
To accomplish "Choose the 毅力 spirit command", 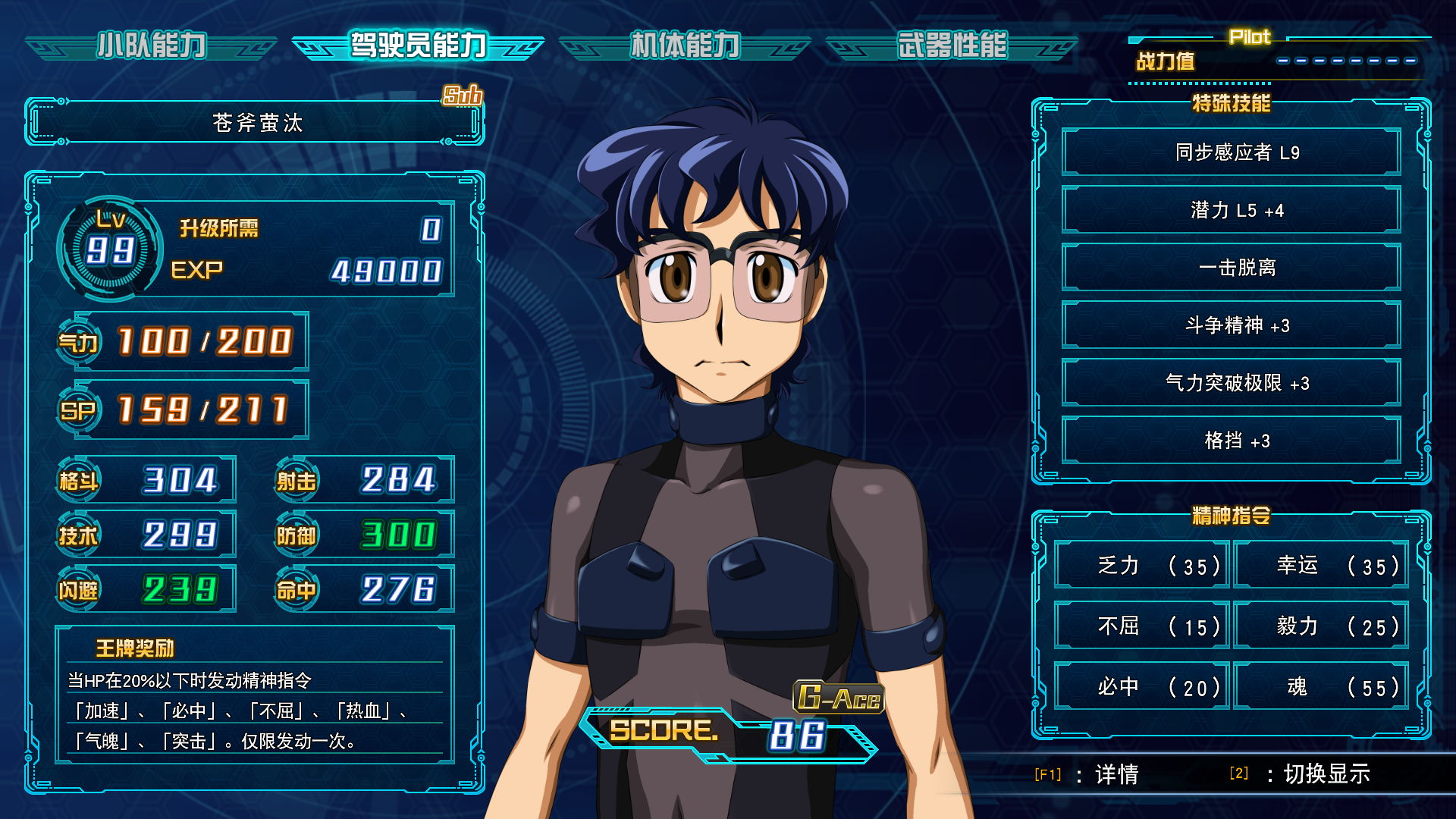I will pyautogui.click(x=1320, y=626).
